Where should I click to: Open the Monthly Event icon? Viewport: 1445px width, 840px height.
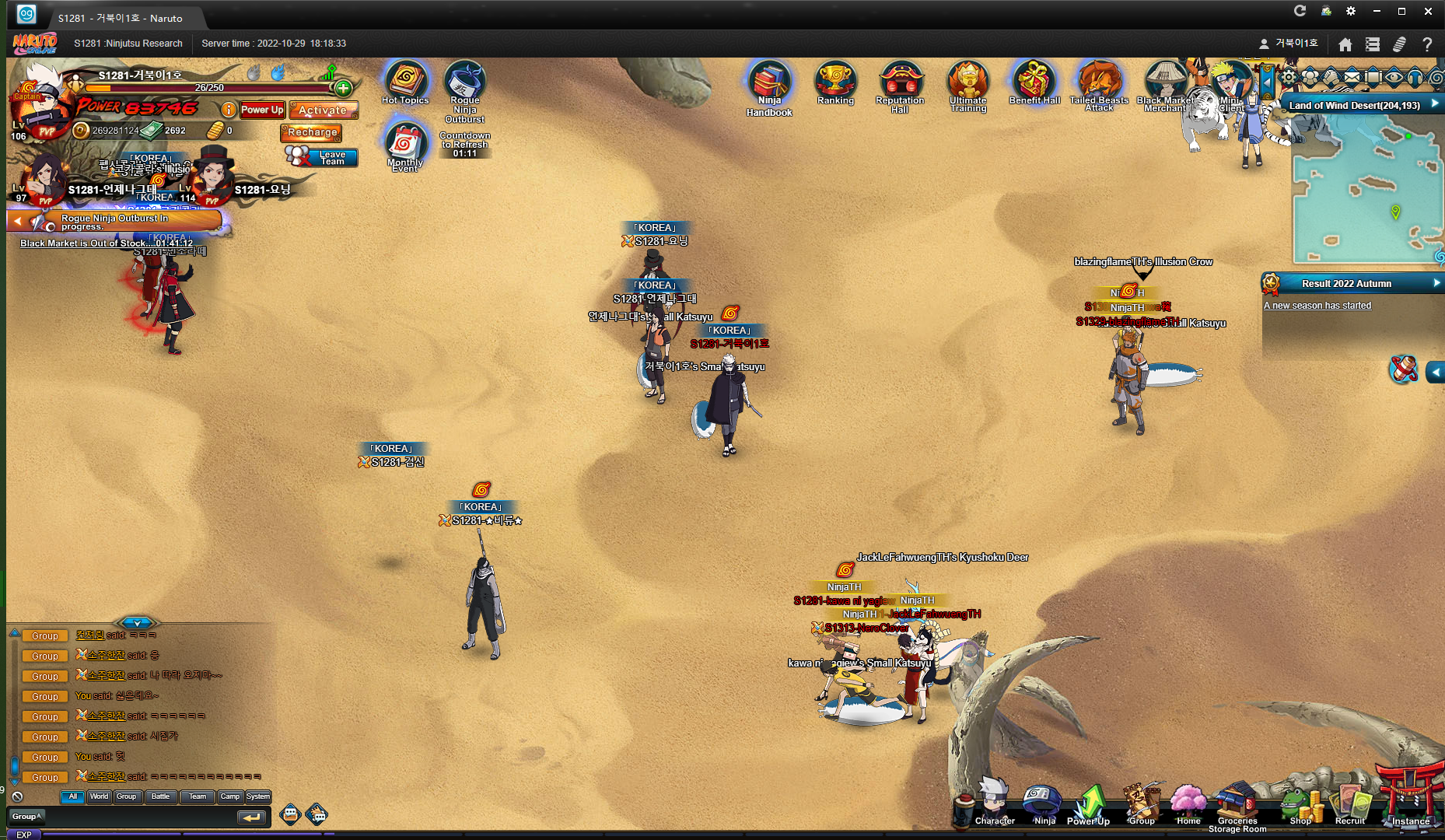coord(404,145)
